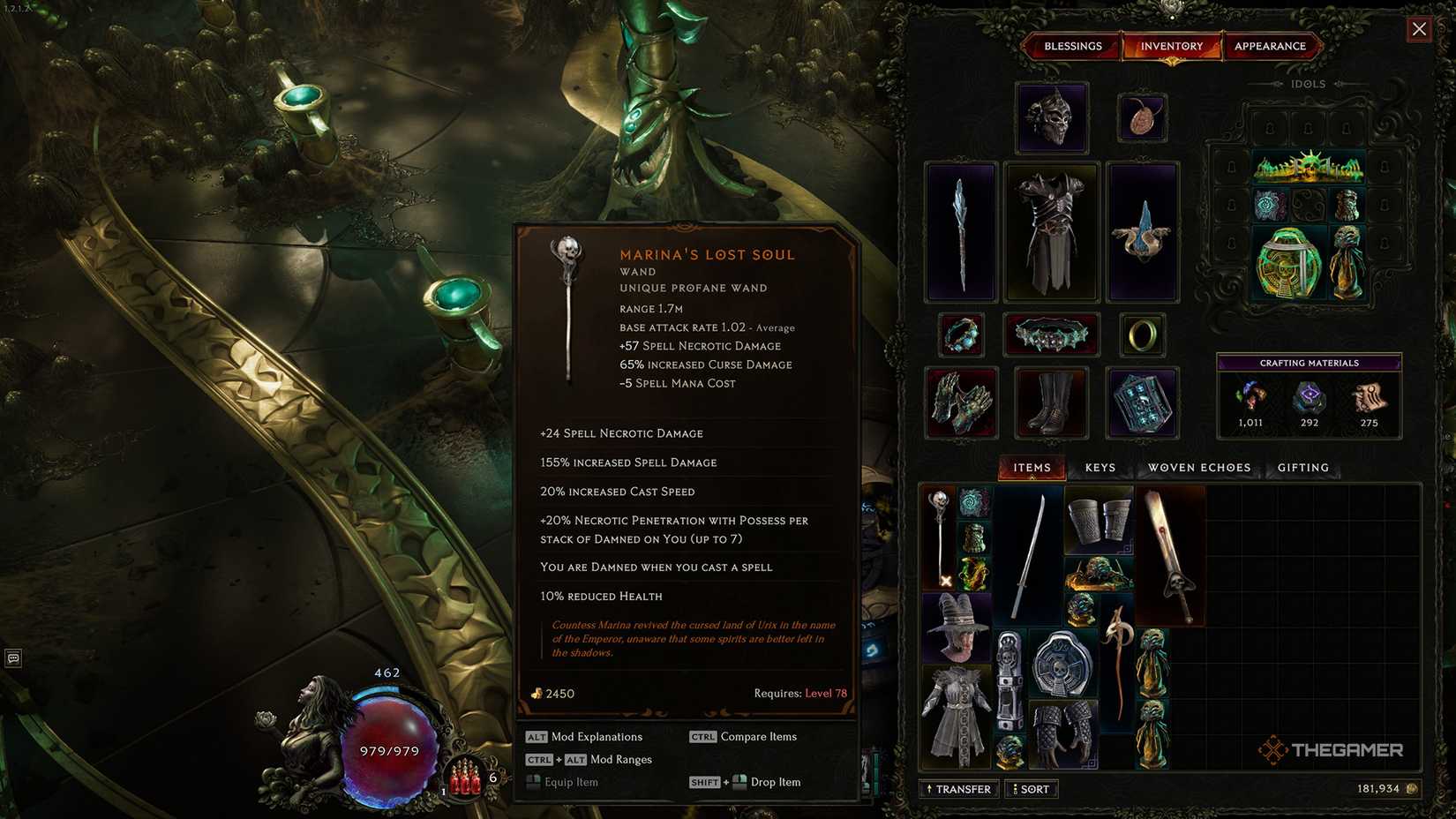View the Woven Echoes tab
The height and width of the screenshot is (819, 1456).
pyautogui.click(x=1198, y=467)
